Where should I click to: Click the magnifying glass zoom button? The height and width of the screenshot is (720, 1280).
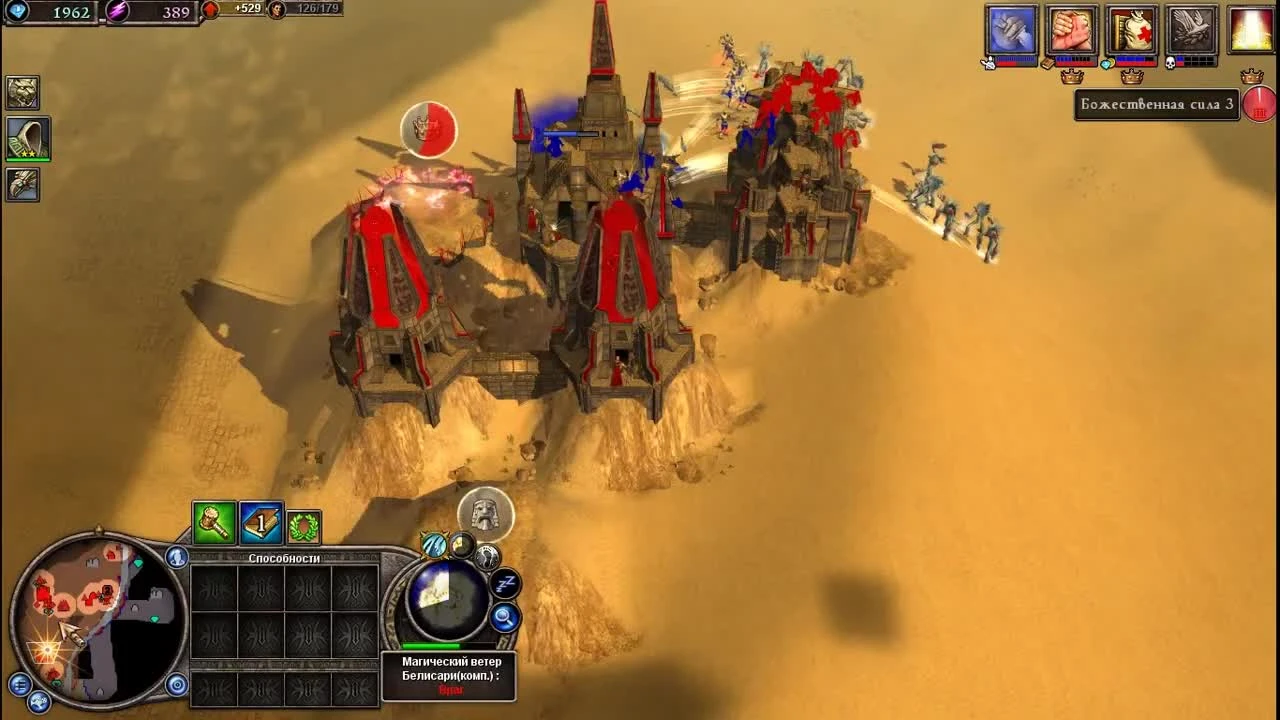(504, 616)
